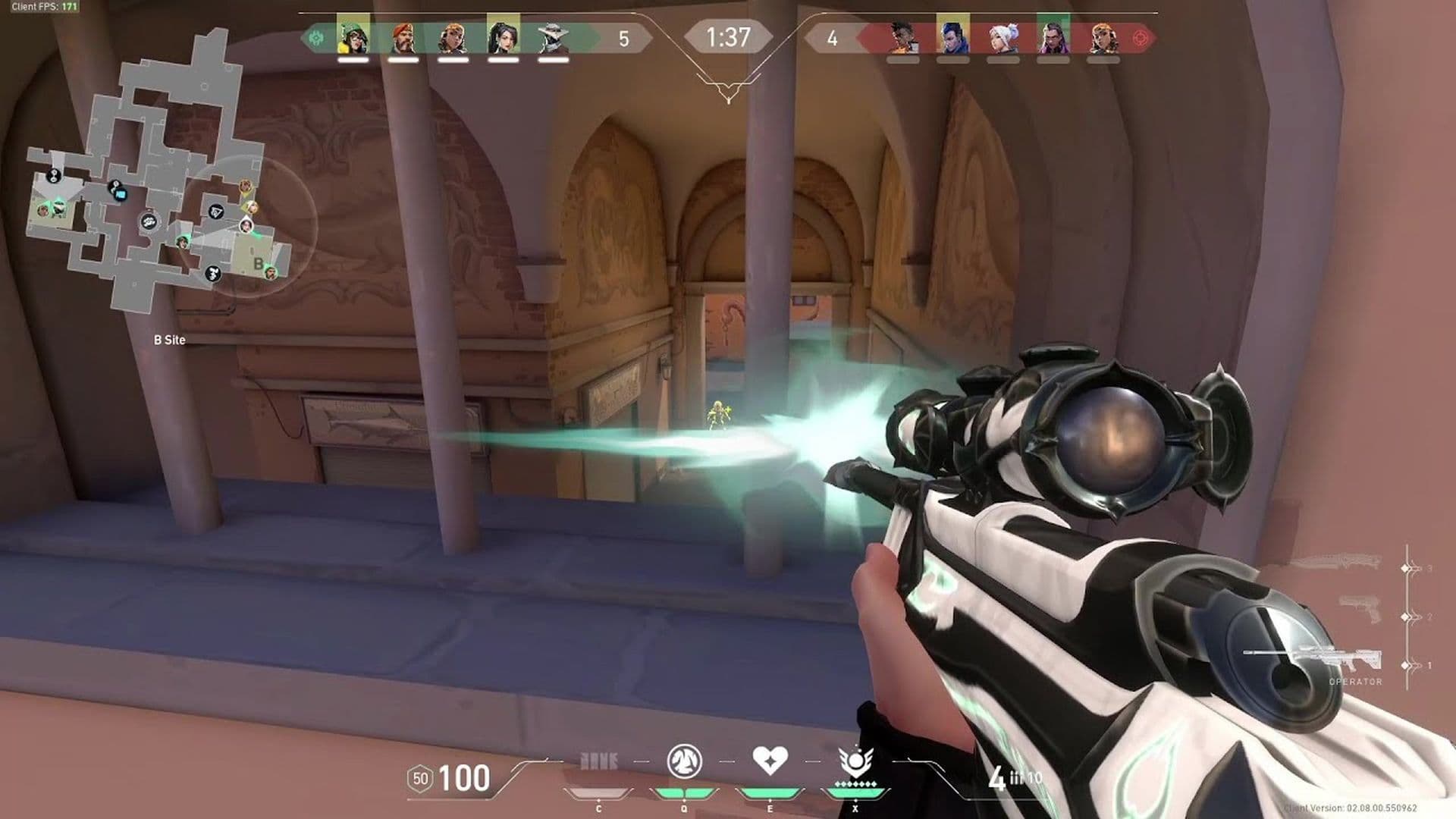Image resolution: width=1456 pixels, height=819 pixels.
Task: Activate the Slow Orb ability
Action: click(x=684, y=761)
